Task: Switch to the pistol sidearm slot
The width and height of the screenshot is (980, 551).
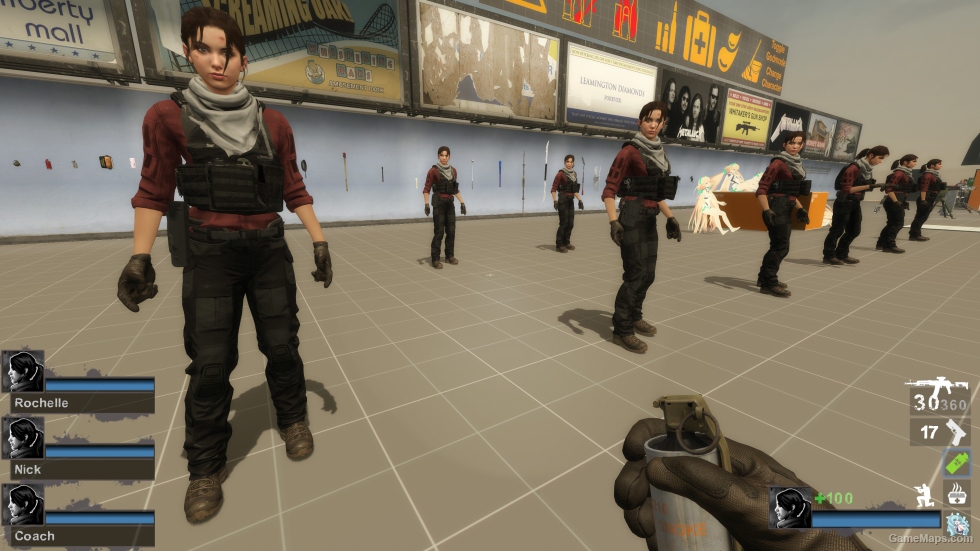Action: click(x=956, y=432)
